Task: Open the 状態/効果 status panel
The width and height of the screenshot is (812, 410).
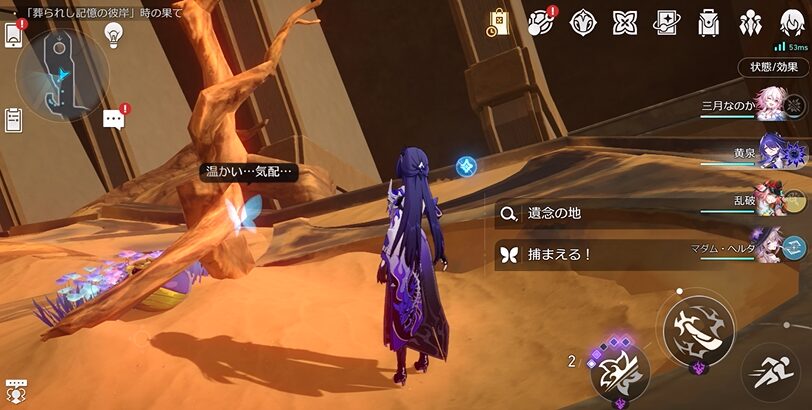Action: [774, 67]
